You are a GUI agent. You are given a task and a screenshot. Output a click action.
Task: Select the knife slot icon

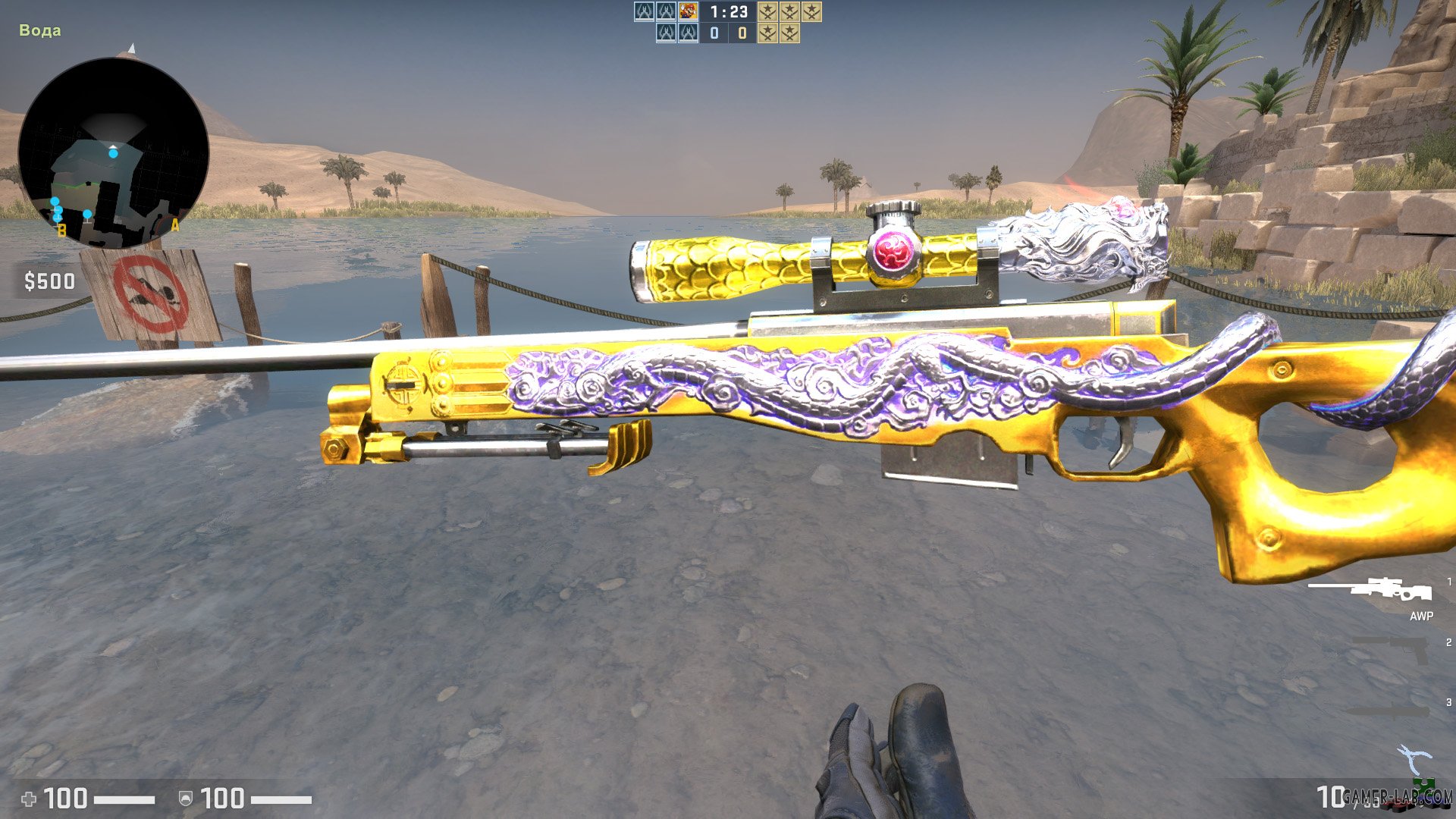click(1388, 711)
